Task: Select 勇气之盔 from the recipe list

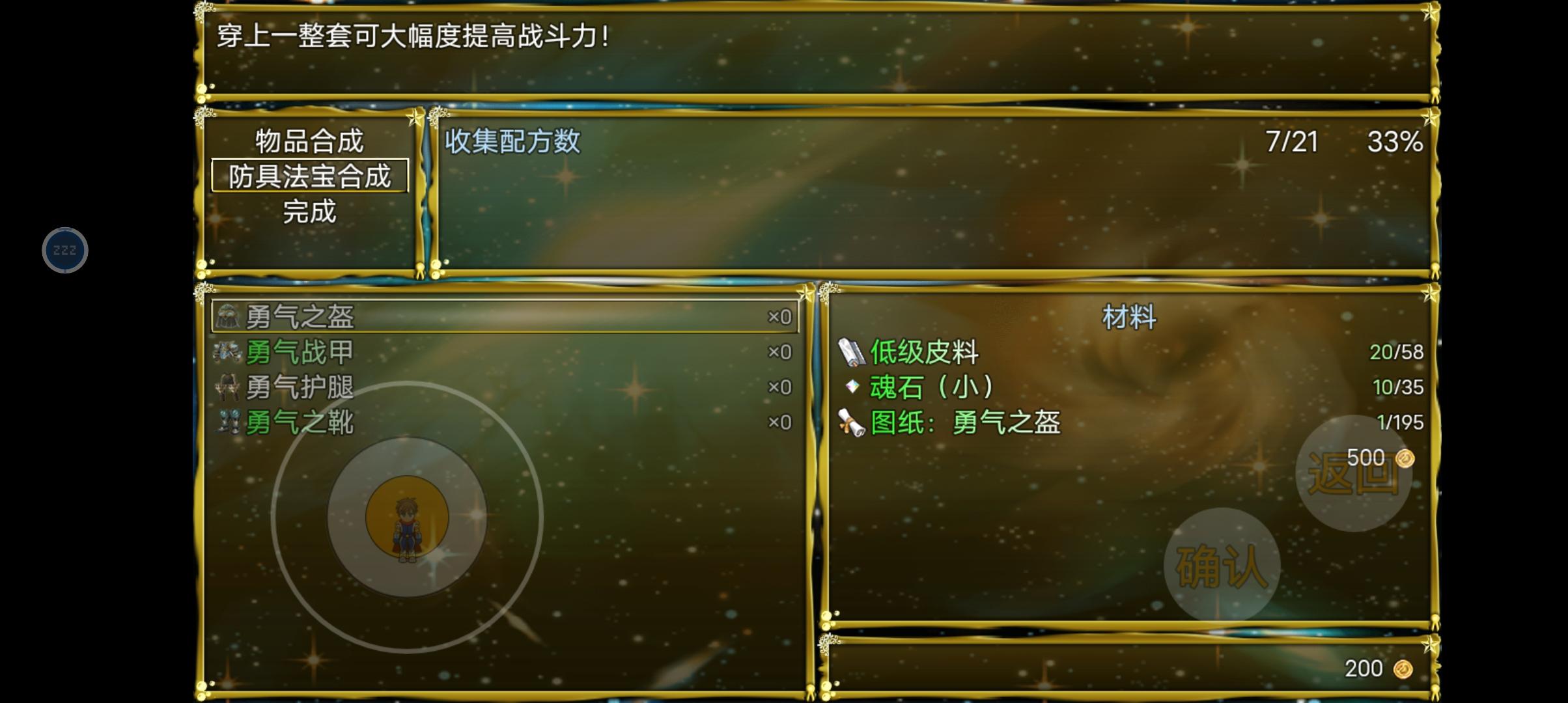Action: 300,318
